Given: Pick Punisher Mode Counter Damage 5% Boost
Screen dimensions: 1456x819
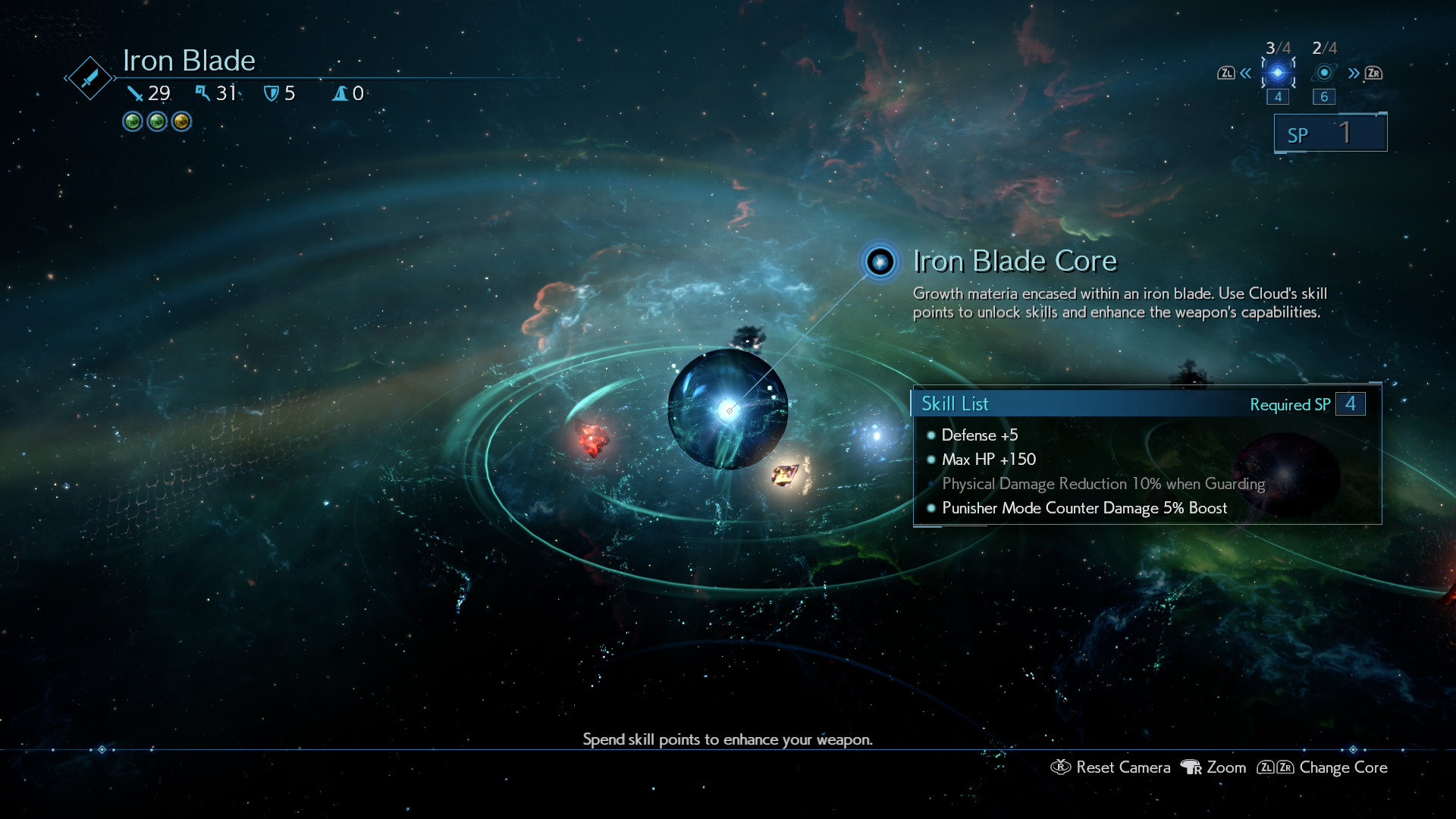Looking at the screenshot, I should 1084,508.
